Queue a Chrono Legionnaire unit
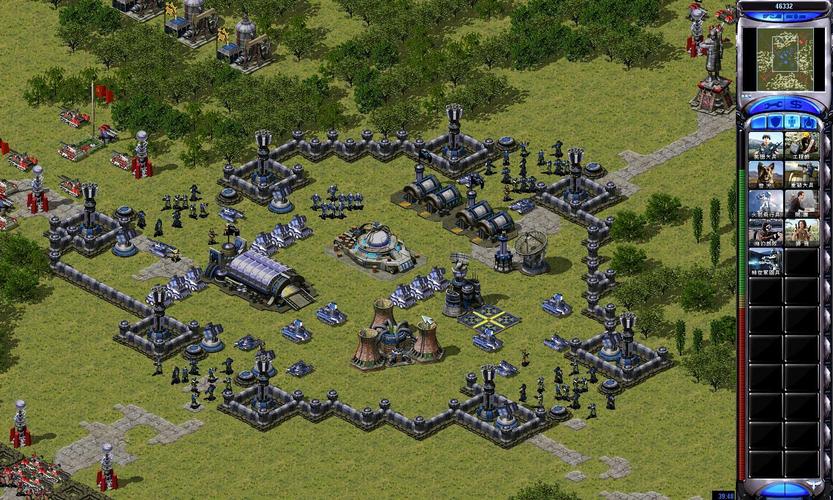 click(765, 262)
